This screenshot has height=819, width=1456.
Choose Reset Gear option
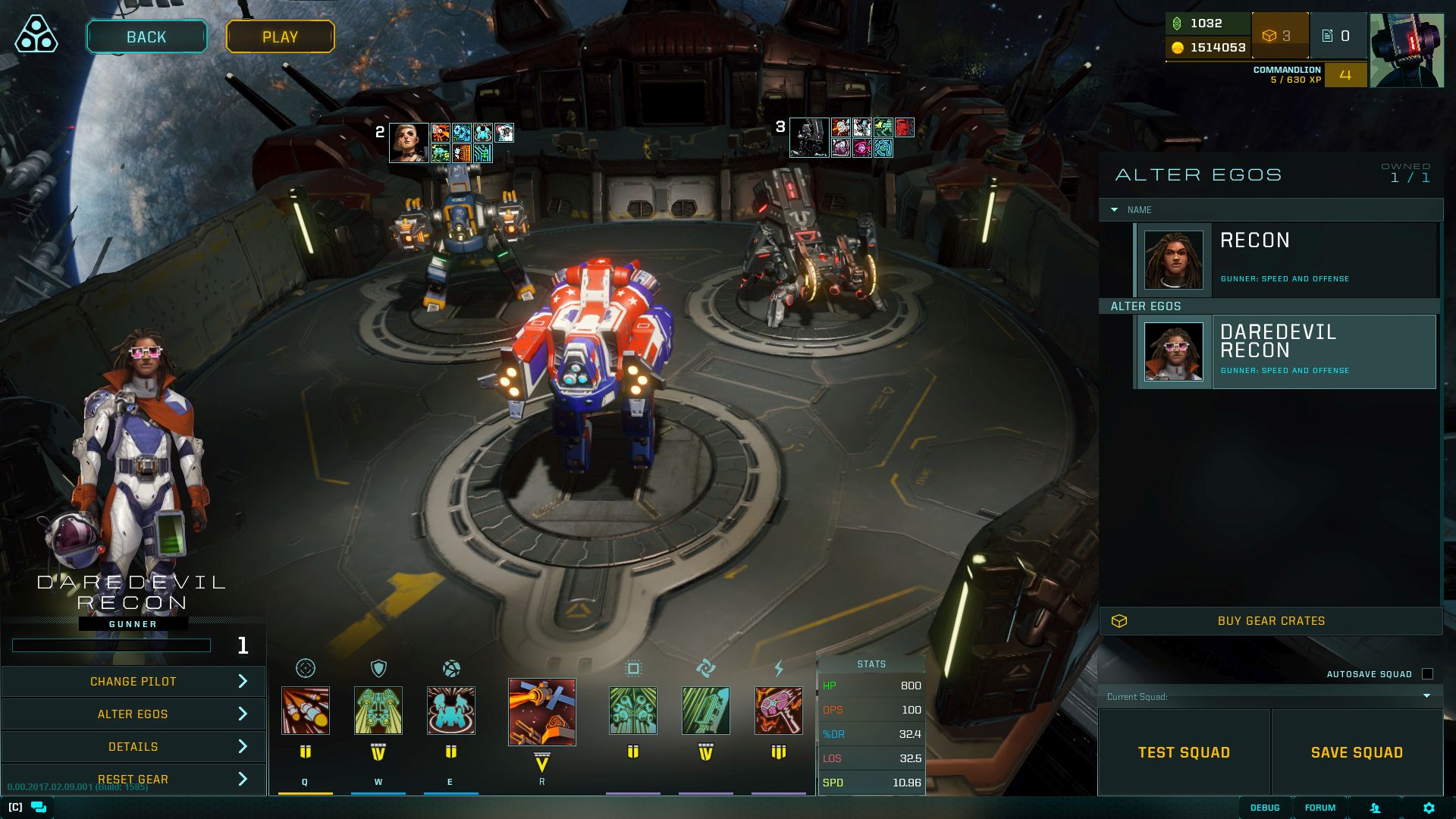coord(133,779)
